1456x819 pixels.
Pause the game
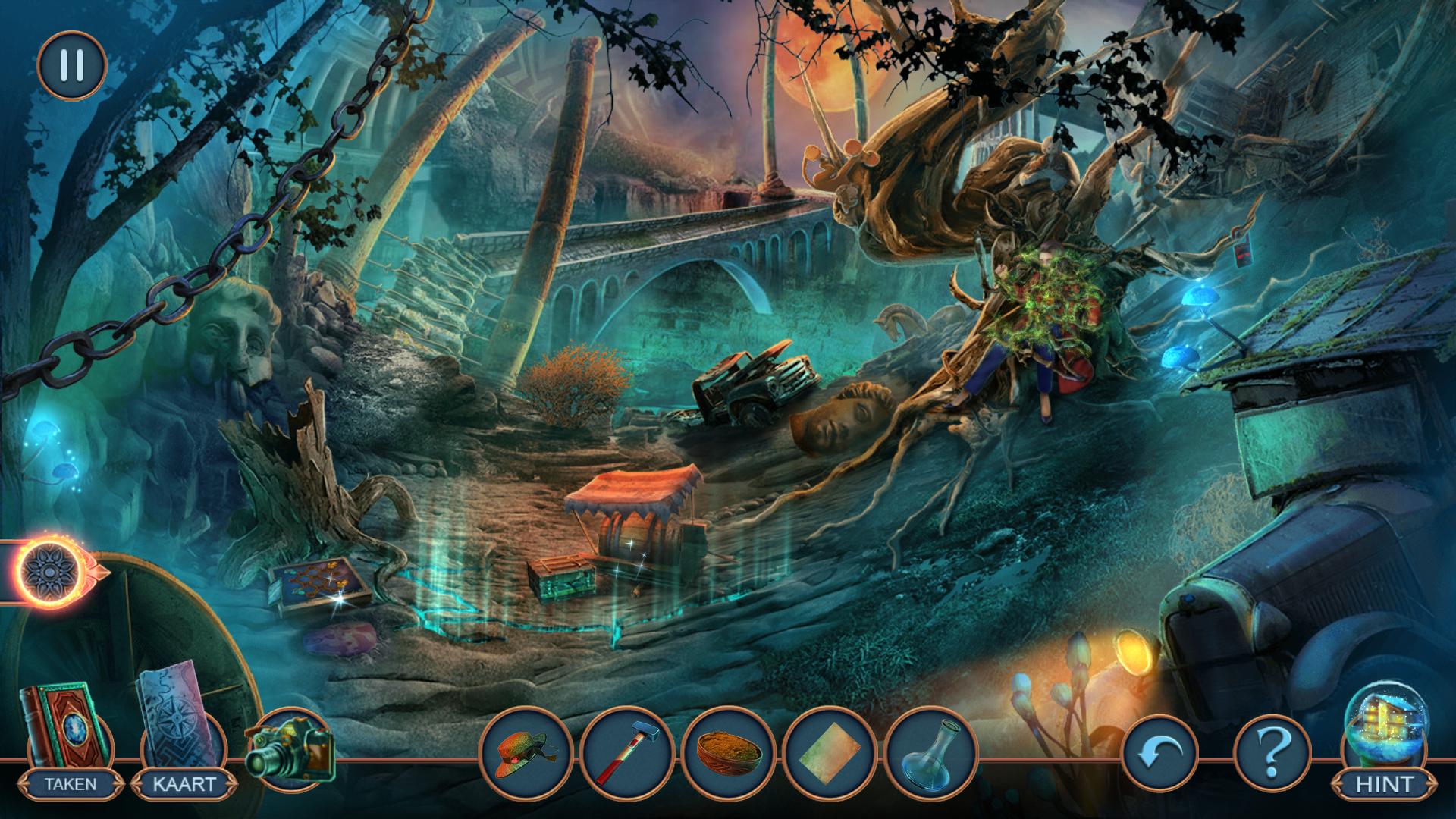point(71,66)
